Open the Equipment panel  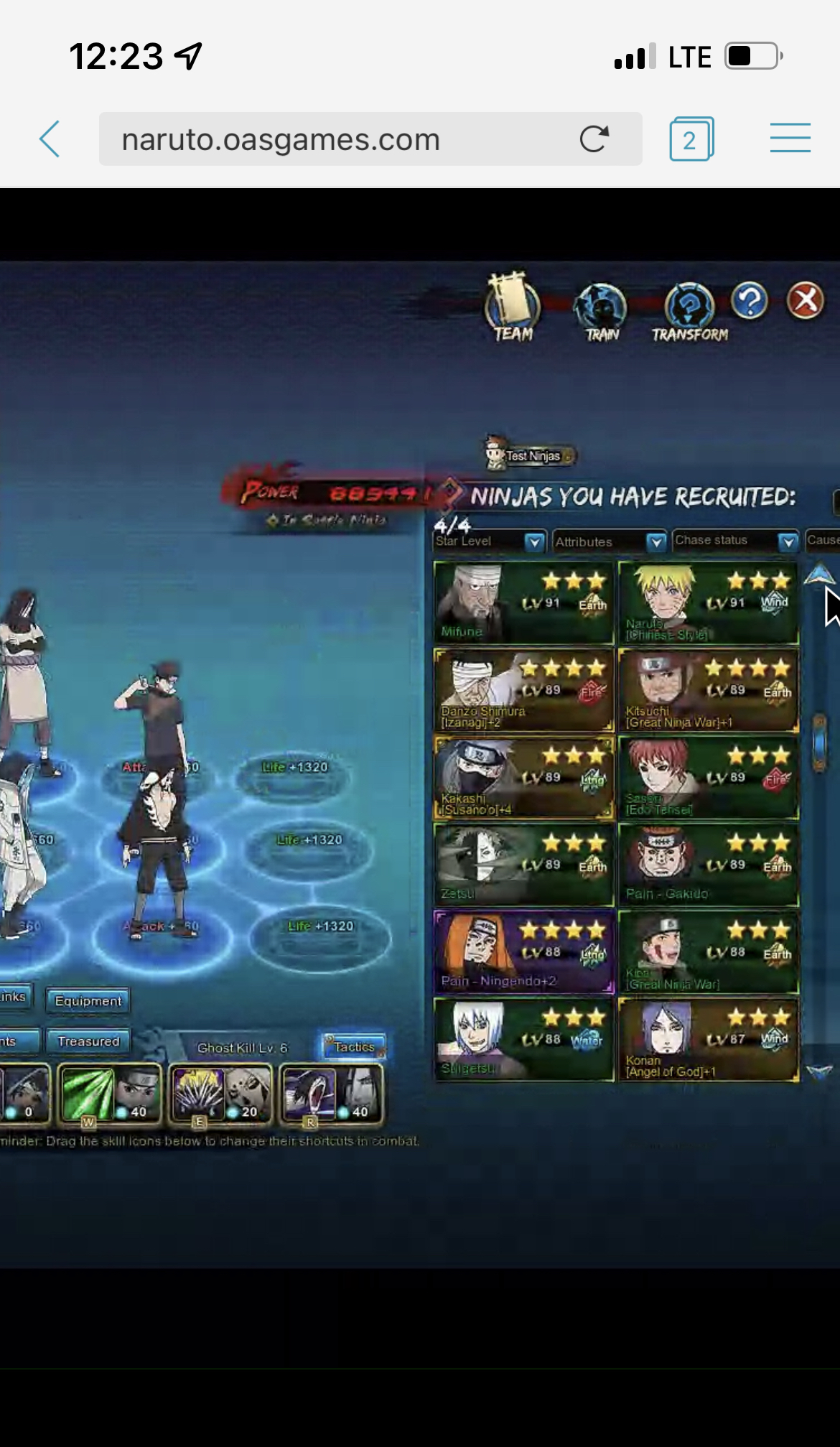pos(88,1001)
